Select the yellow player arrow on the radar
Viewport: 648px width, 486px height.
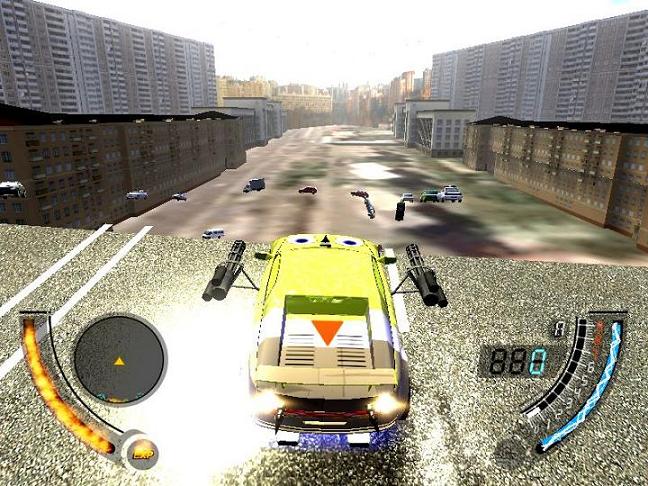(120, 360)
